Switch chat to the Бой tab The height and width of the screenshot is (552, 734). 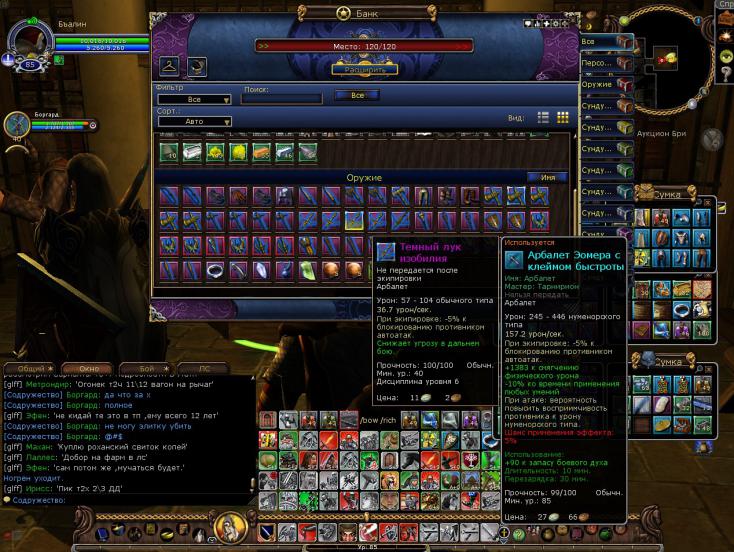148,369
